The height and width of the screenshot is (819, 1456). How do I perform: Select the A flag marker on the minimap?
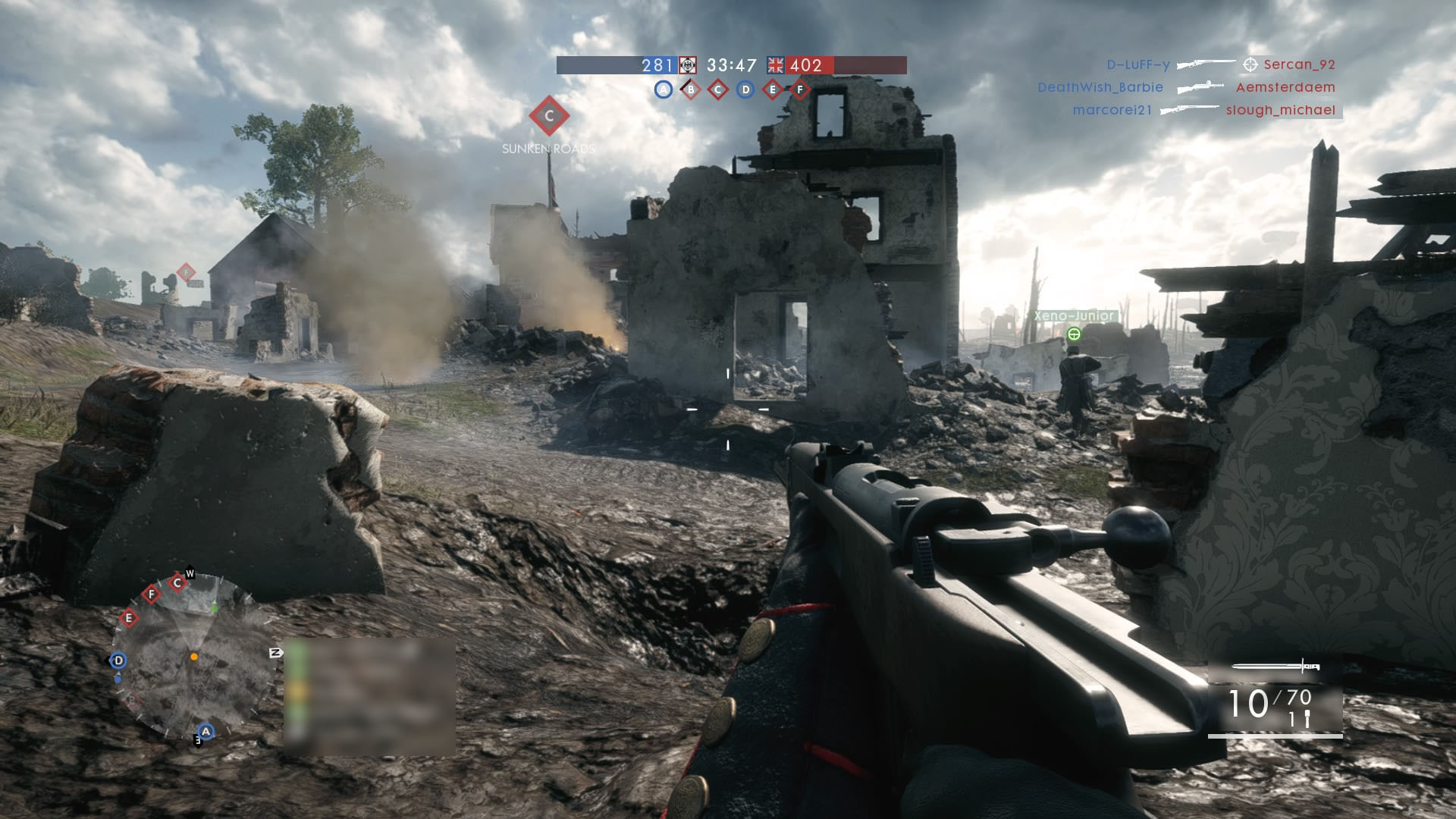[206, 732]
